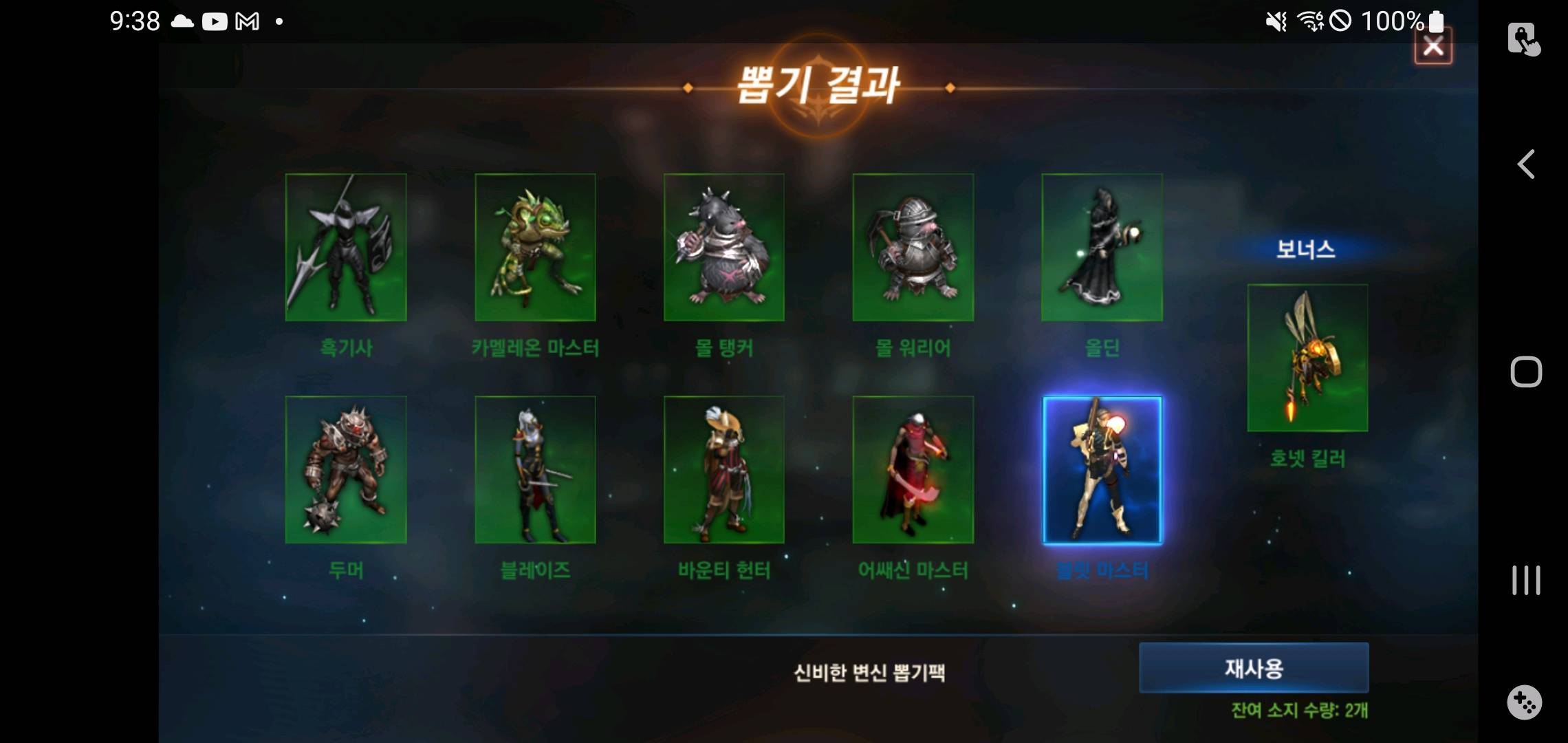Tap the YouTube notification icon
Image resolution: width=1568 pixels, height=743 pixels.
(215, 21)
